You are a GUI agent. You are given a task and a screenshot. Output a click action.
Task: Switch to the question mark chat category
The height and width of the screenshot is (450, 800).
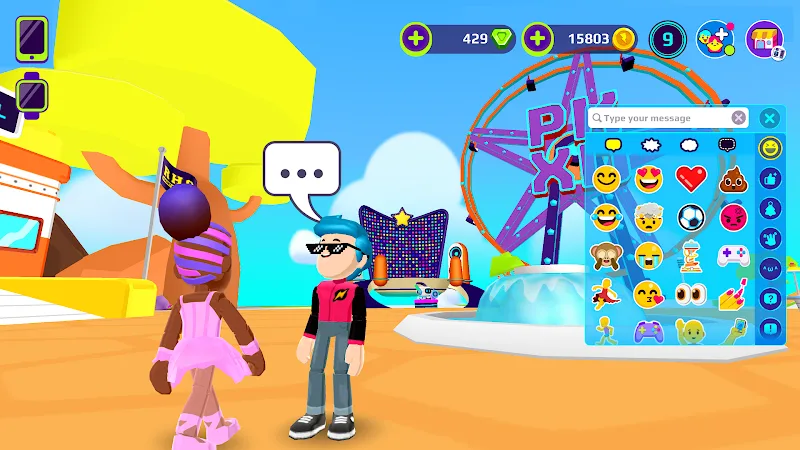769,298
